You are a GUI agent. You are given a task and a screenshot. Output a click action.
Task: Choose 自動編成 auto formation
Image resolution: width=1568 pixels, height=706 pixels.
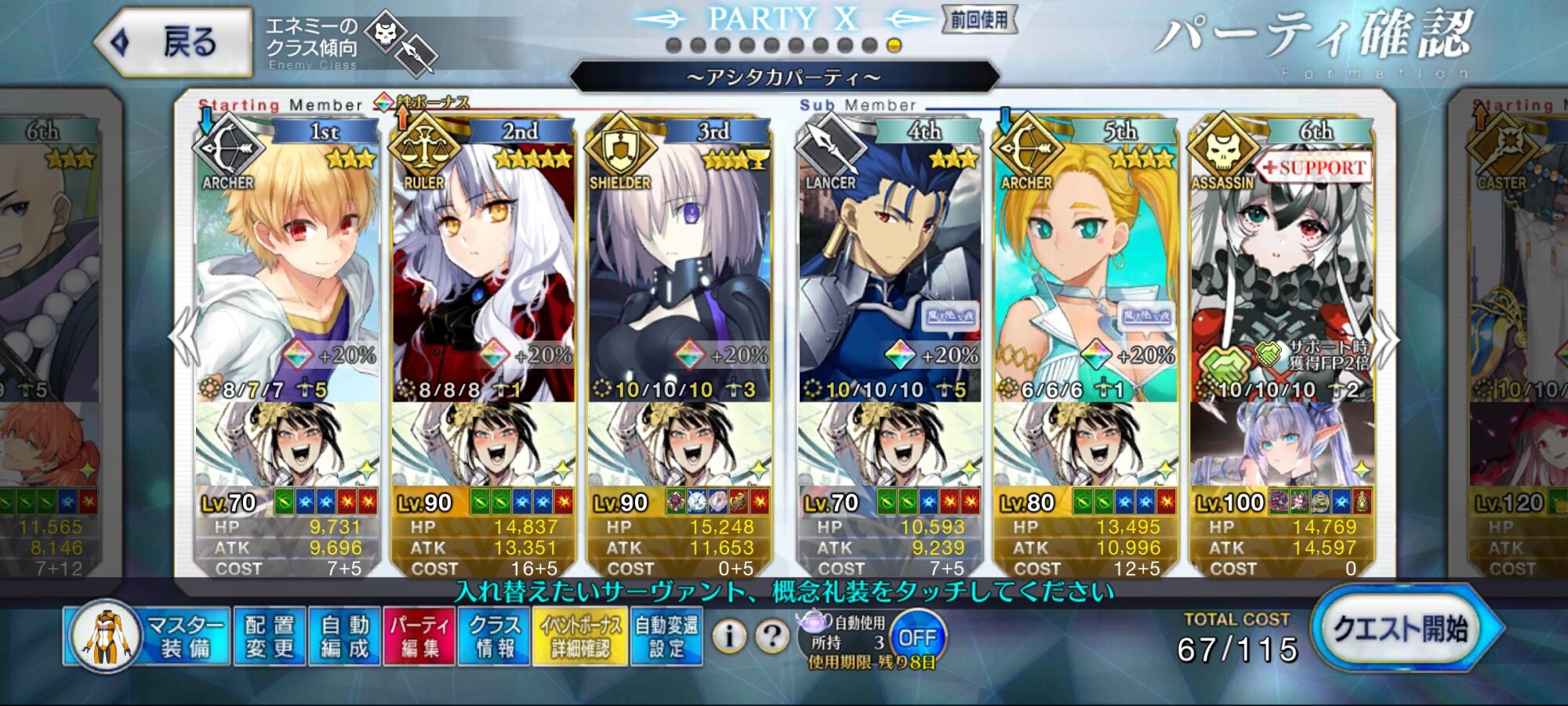point(344,637)
